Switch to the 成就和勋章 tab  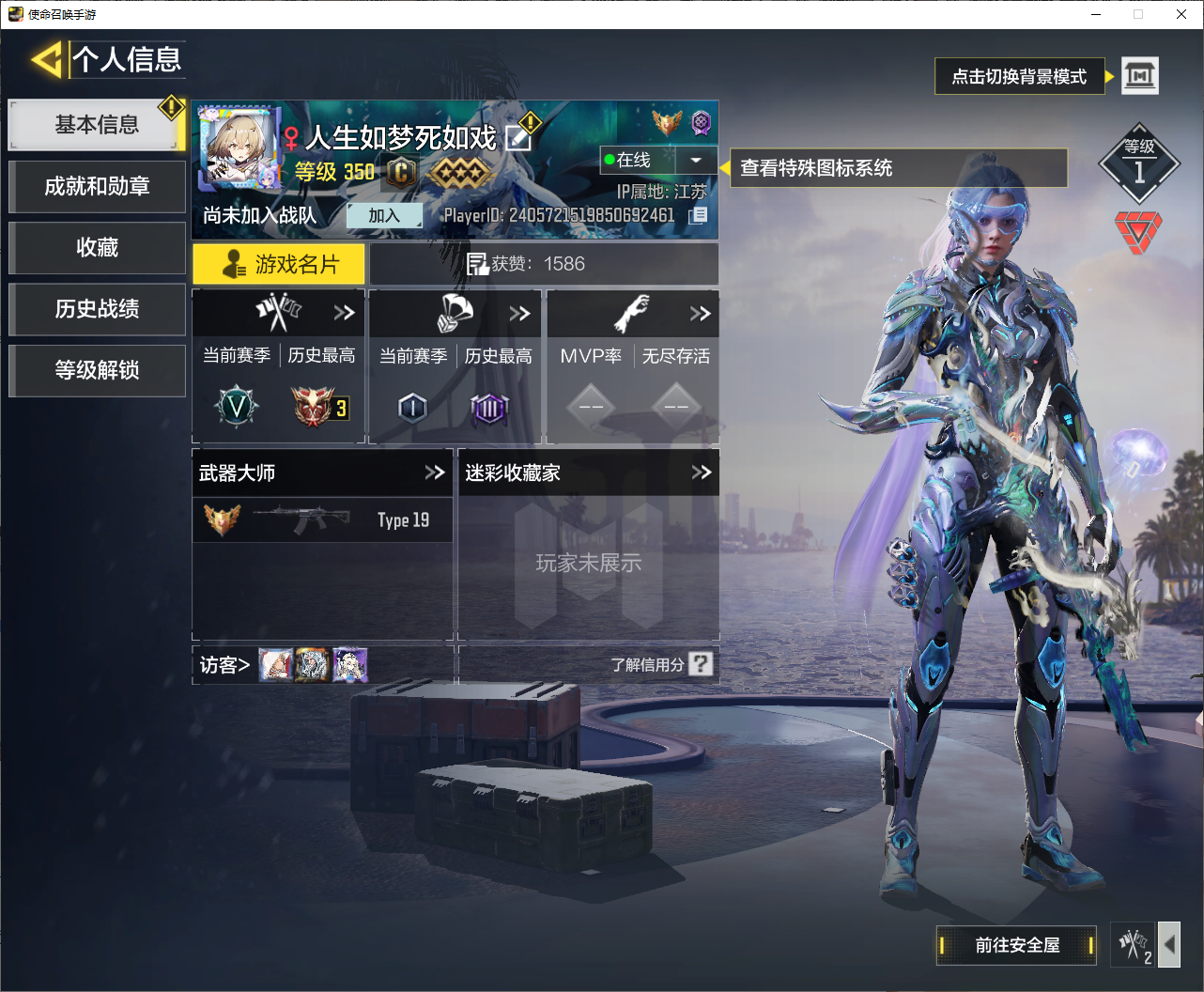click(x=97, y=187)
